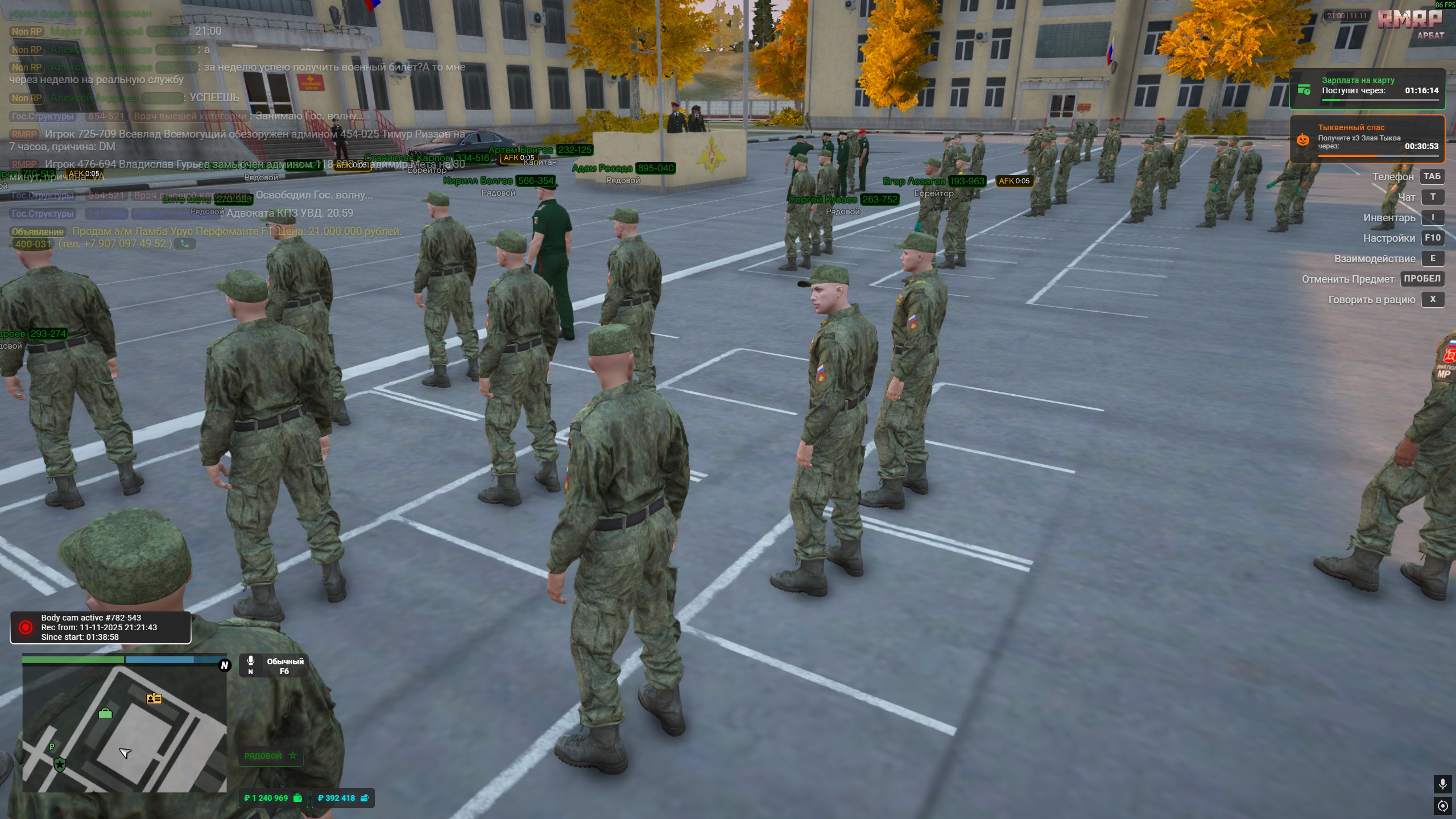Click the green ruble marker on minimap

pos(52,746)
